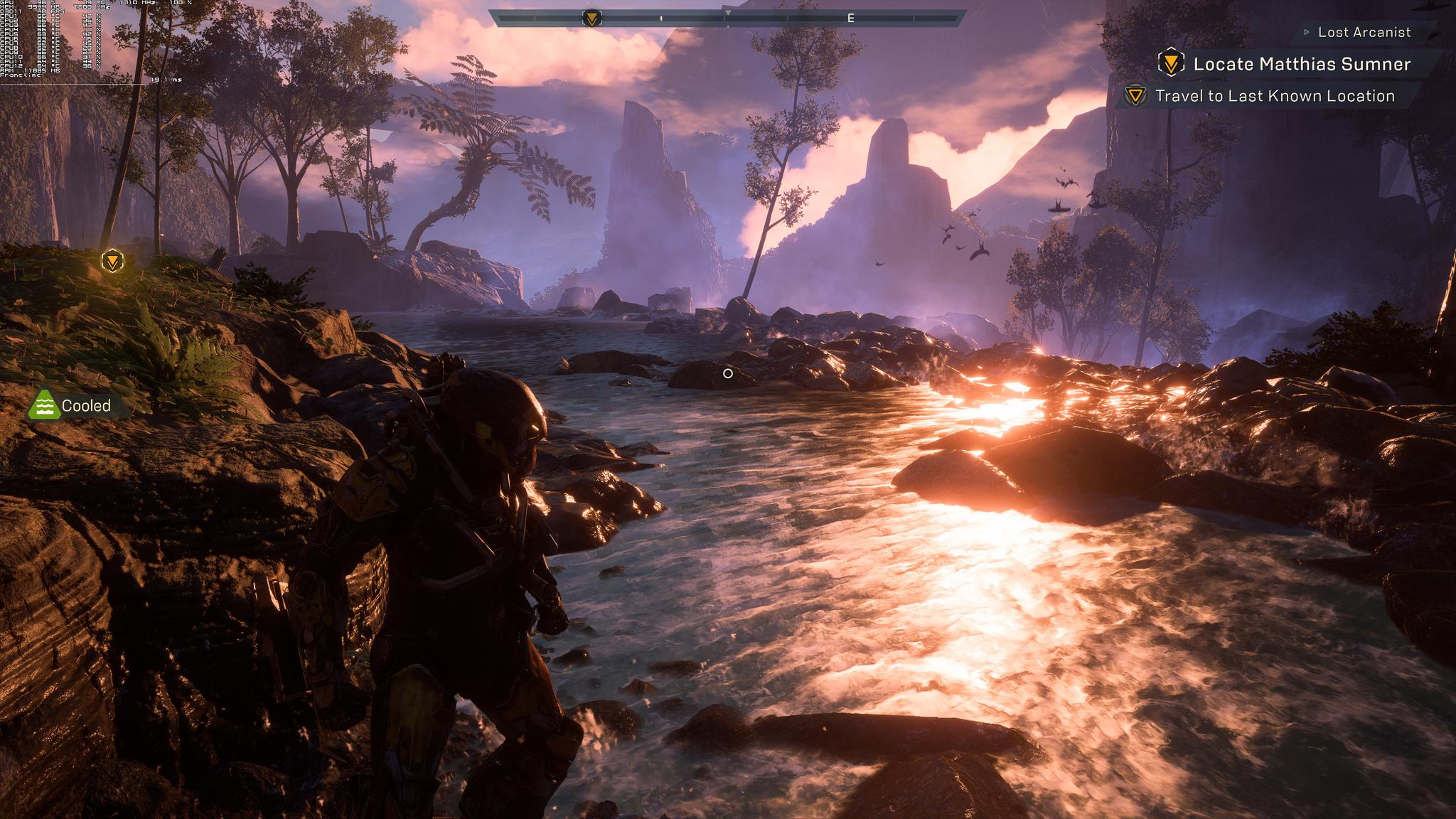Click the Locate Matthias Sumner objective
This screenshot has height=819, width=1456.
coord(1301,64)
